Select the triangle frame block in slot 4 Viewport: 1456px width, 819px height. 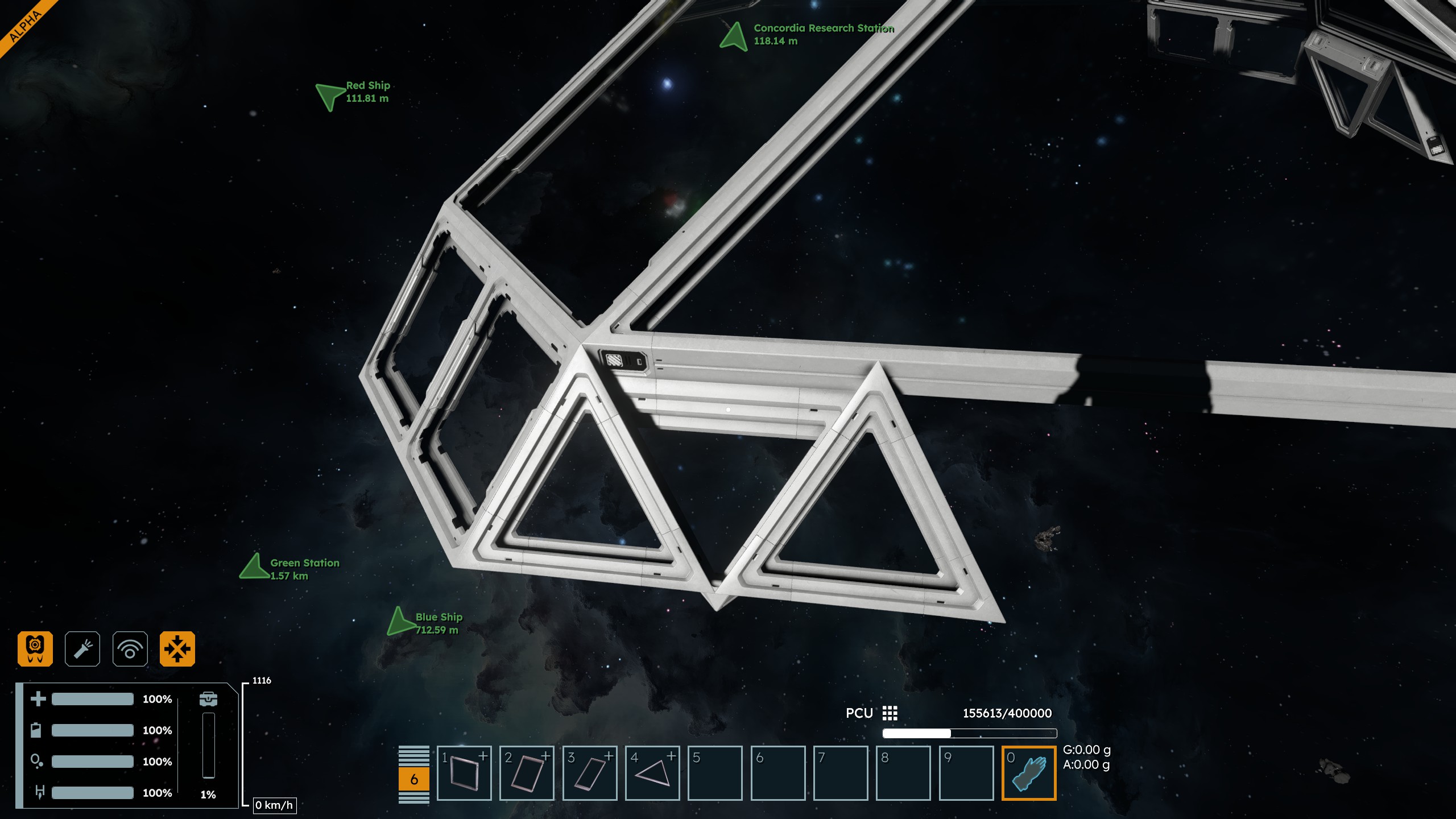(x=652, y=773)
